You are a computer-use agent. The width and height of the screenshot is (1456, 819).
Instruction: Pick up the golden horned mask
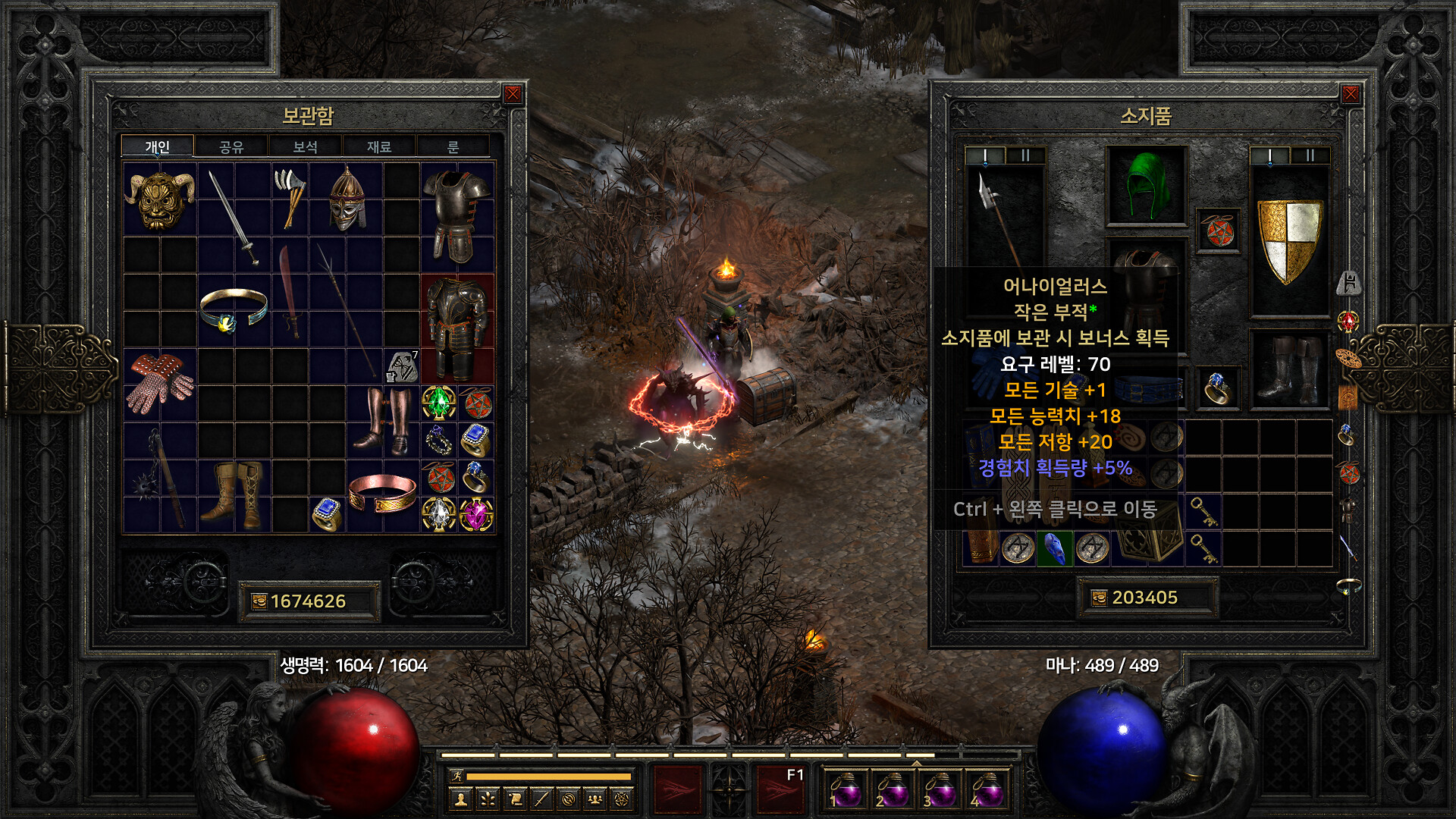pos(159,199)
